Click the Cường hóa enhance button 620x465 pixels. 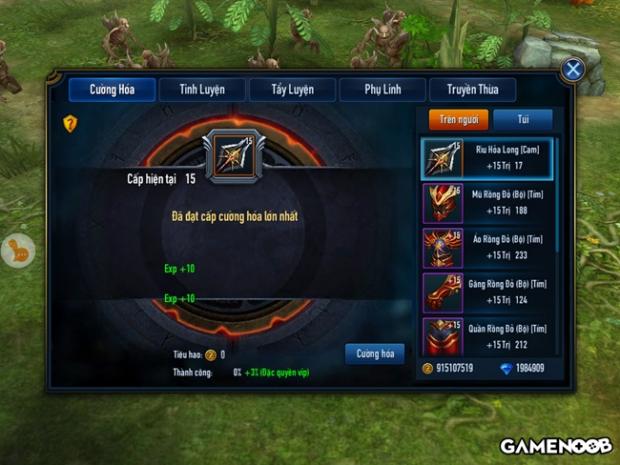[375, 353]
